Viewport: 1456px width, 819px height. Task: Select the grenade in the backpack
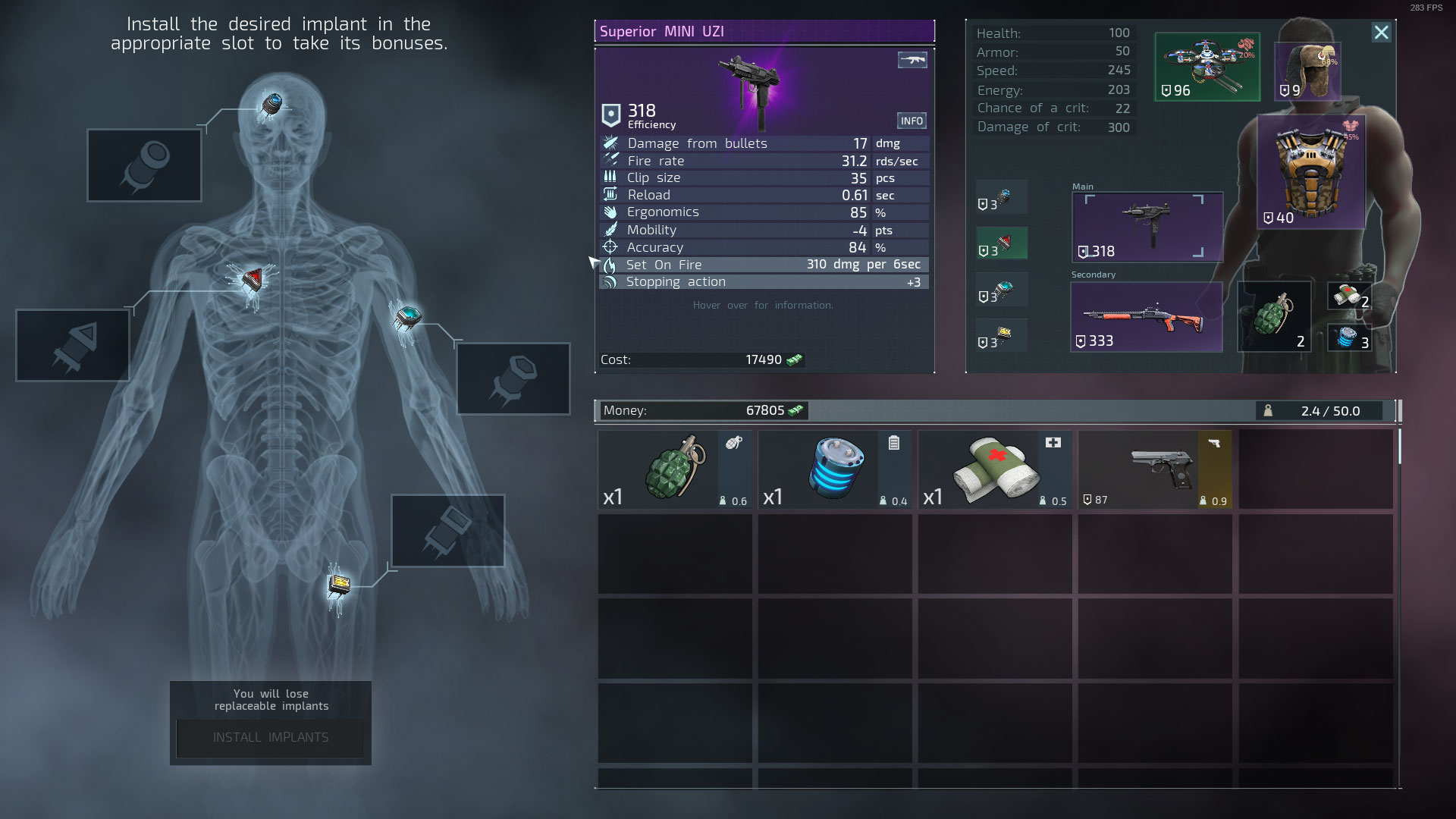[x=675, y=469]
